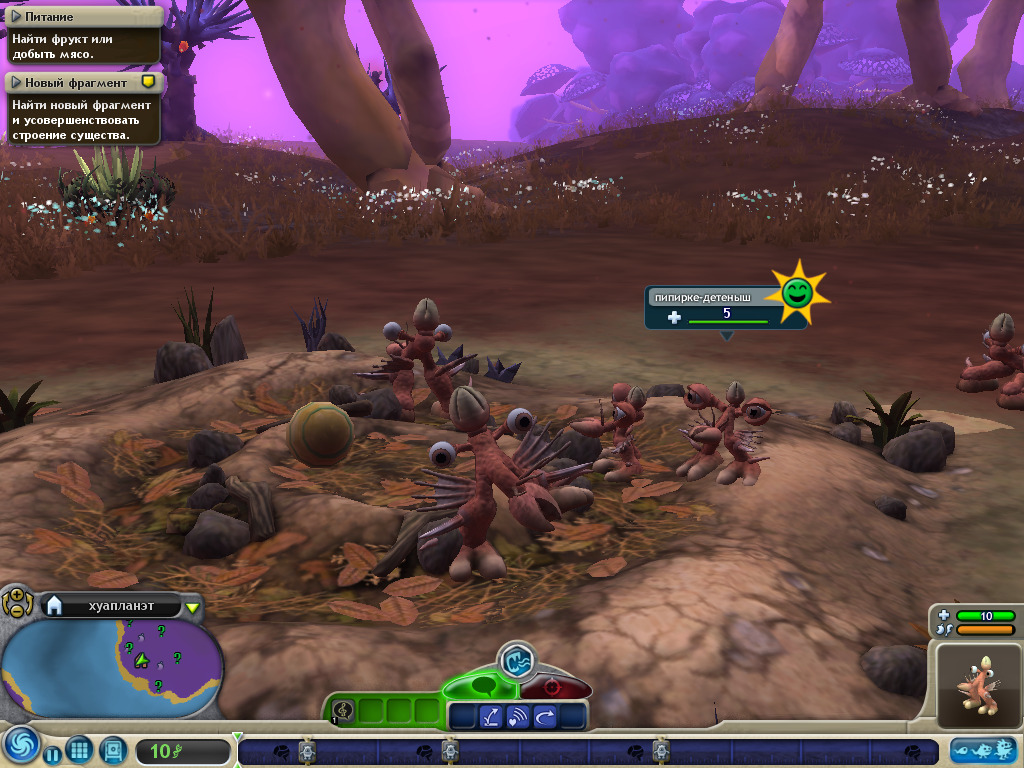Open the grid collections button
This screenshot has height=768, width=1024.
80,750
